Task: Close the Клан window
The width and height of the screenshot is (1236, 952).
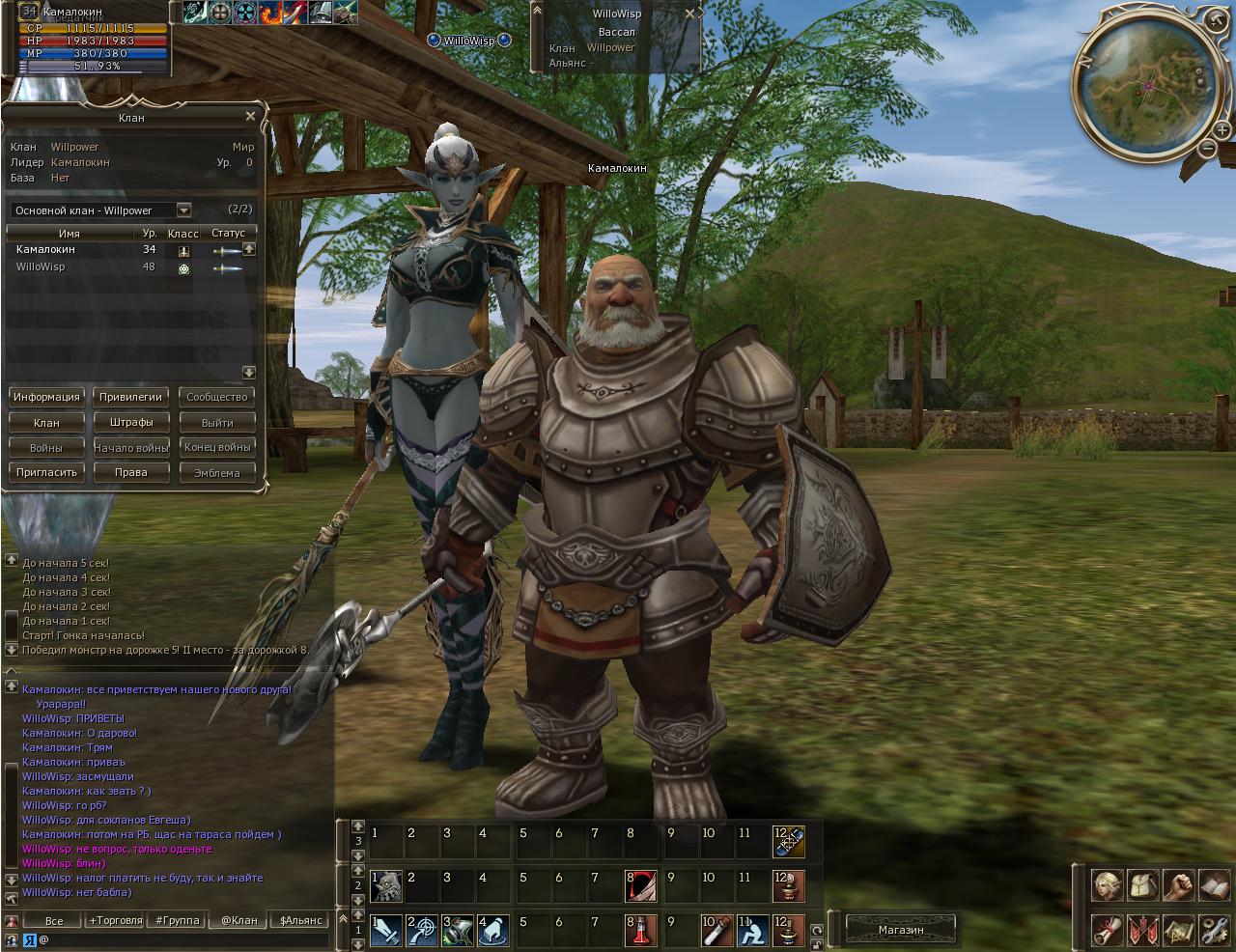Action: point(250,117)
